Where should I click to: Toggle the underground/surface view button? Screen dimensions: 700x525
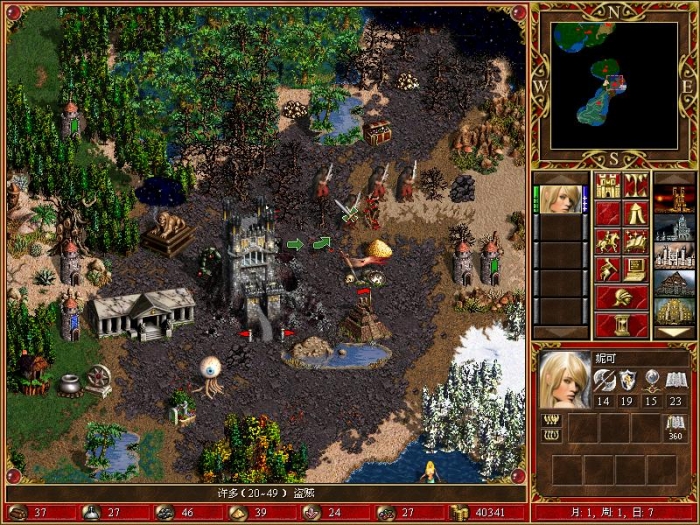tap(637, 185)
